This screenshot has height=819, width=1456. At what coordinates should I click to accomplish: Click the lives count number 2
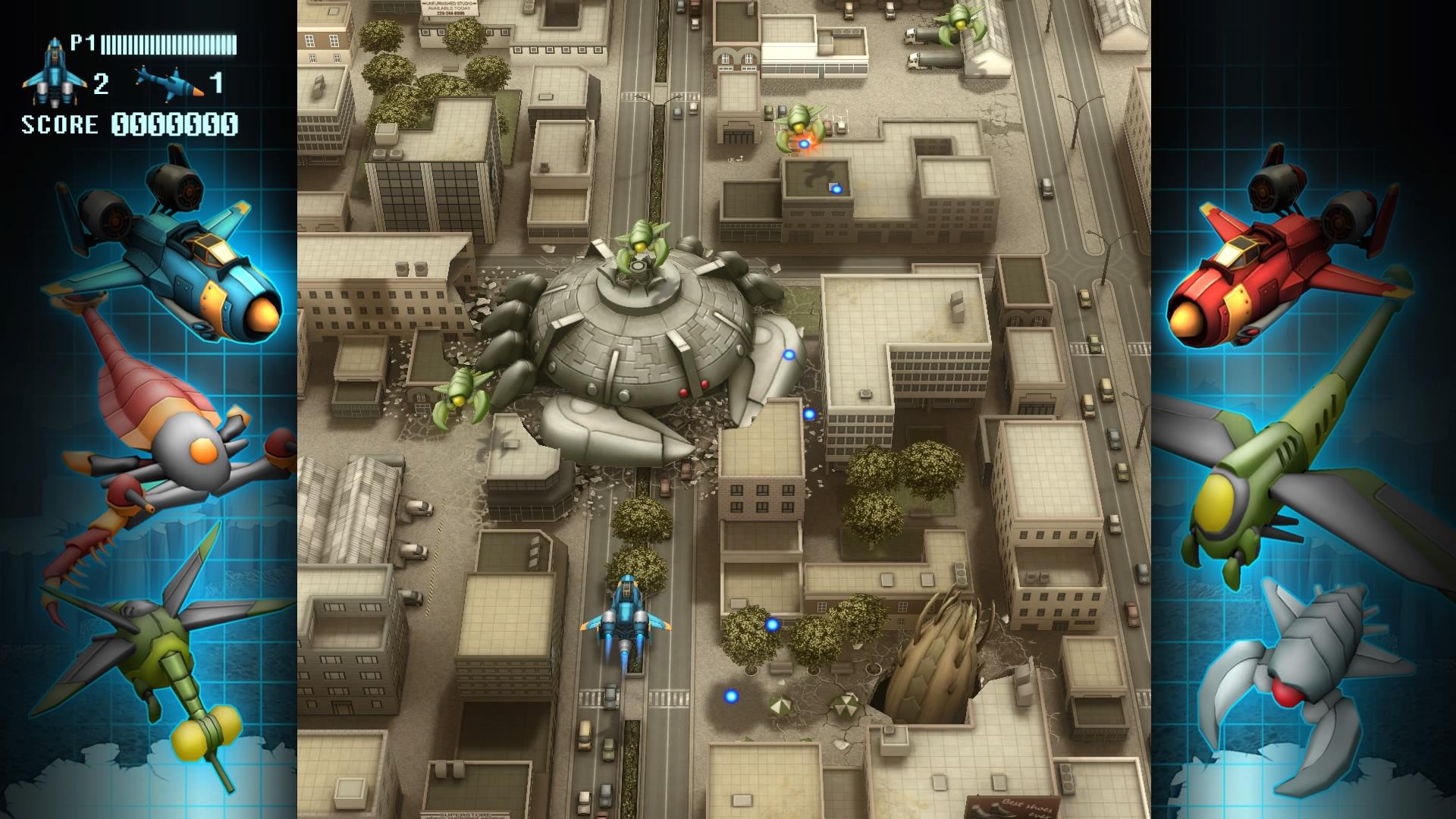tap(101, 85)
